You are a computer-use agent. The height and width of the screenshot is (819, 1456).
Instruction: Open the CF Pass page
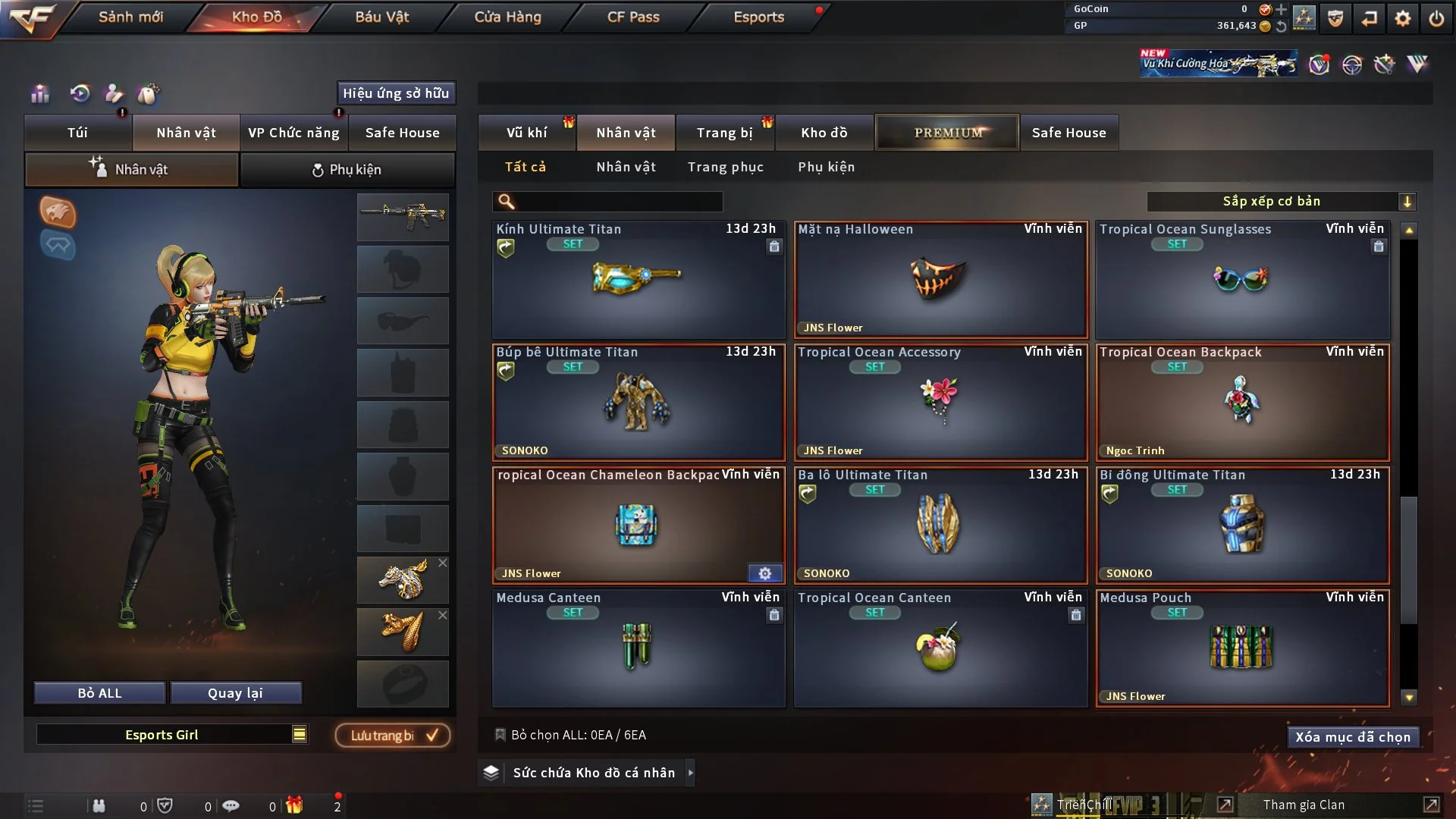click(633, 17)
